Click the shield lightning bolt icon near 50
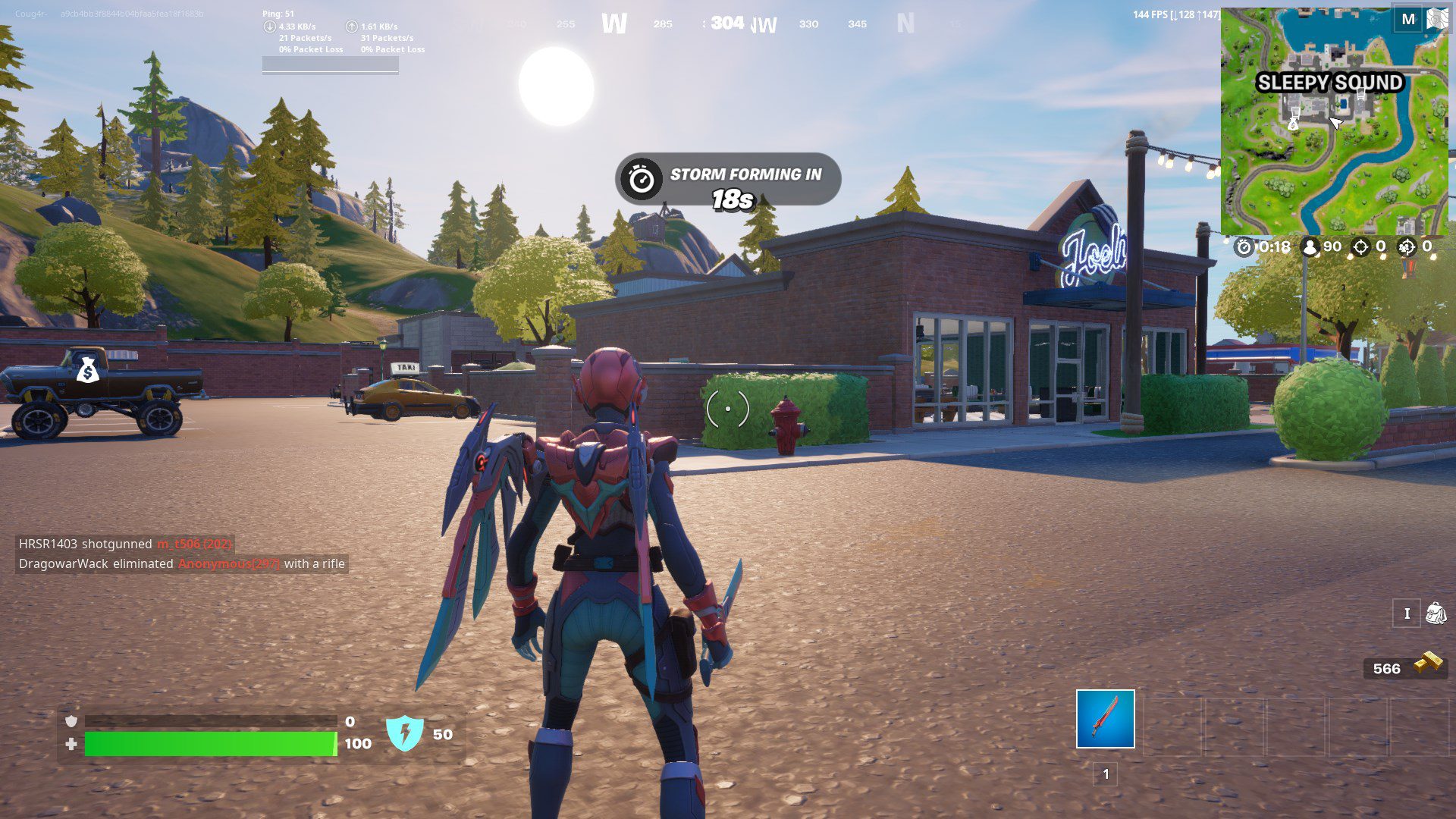This screenshot has height=819, width=1456. [406, 733]
